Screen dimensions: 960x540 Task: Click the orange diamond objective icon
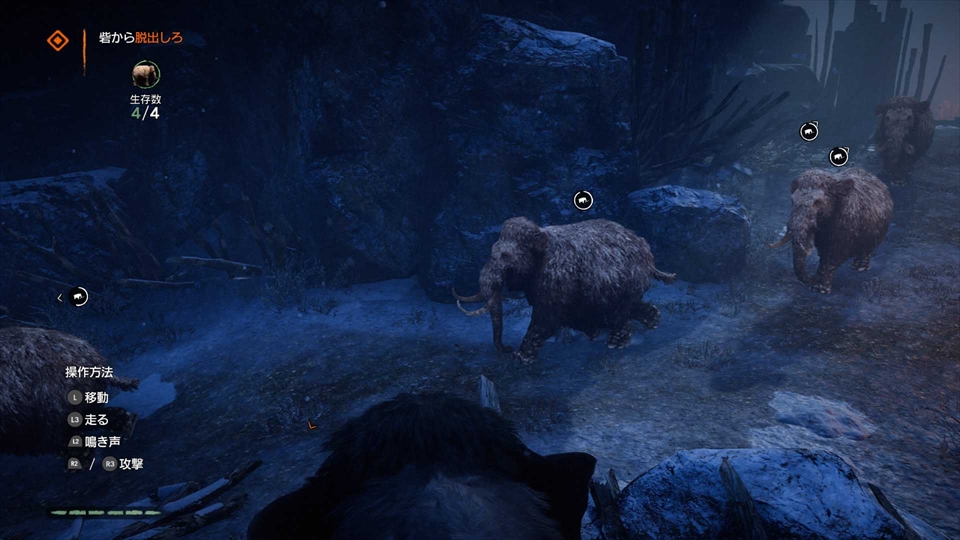(x=58, y=41)
